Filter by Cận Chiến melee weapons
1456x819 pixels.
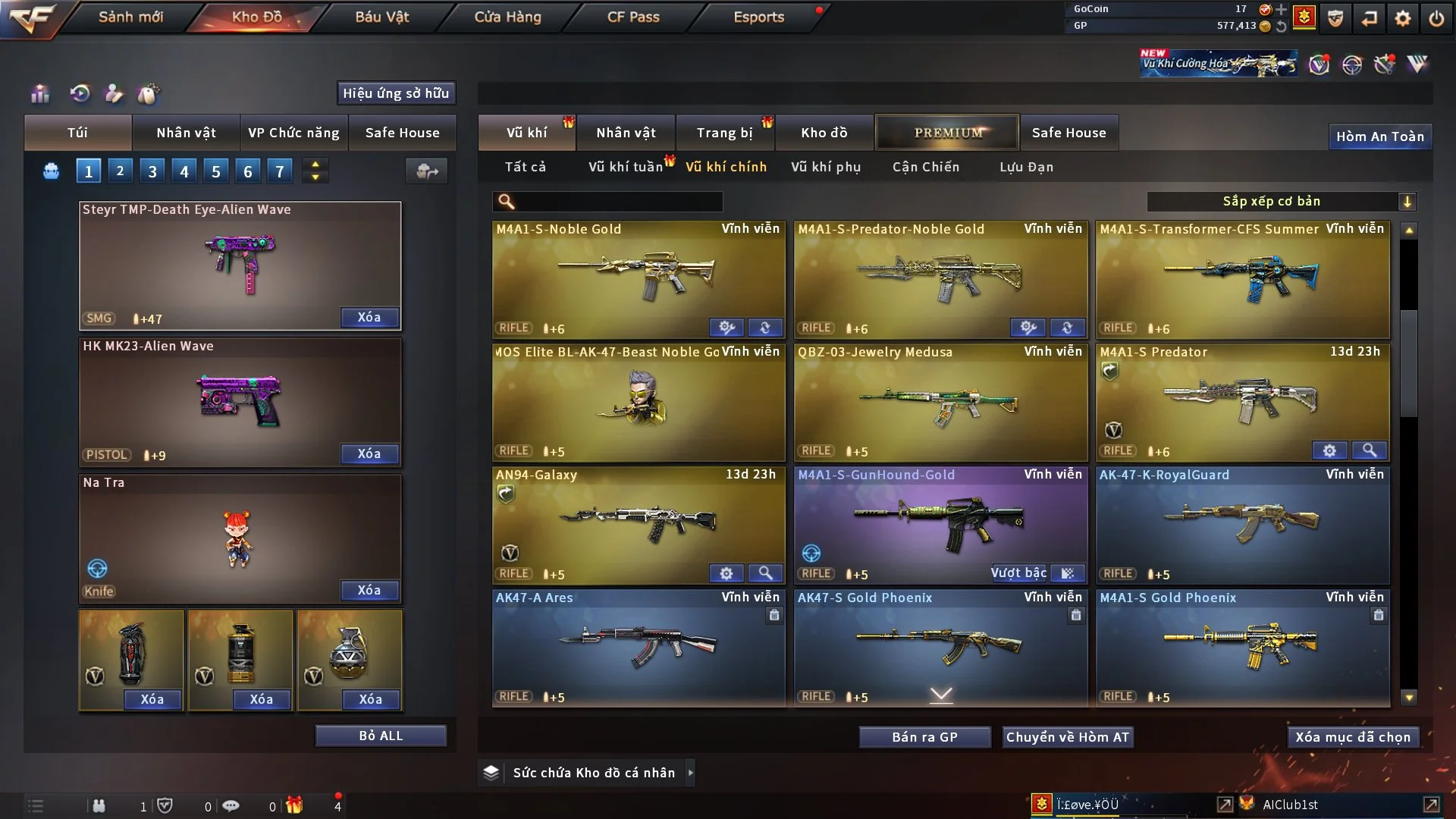point(926,167)
